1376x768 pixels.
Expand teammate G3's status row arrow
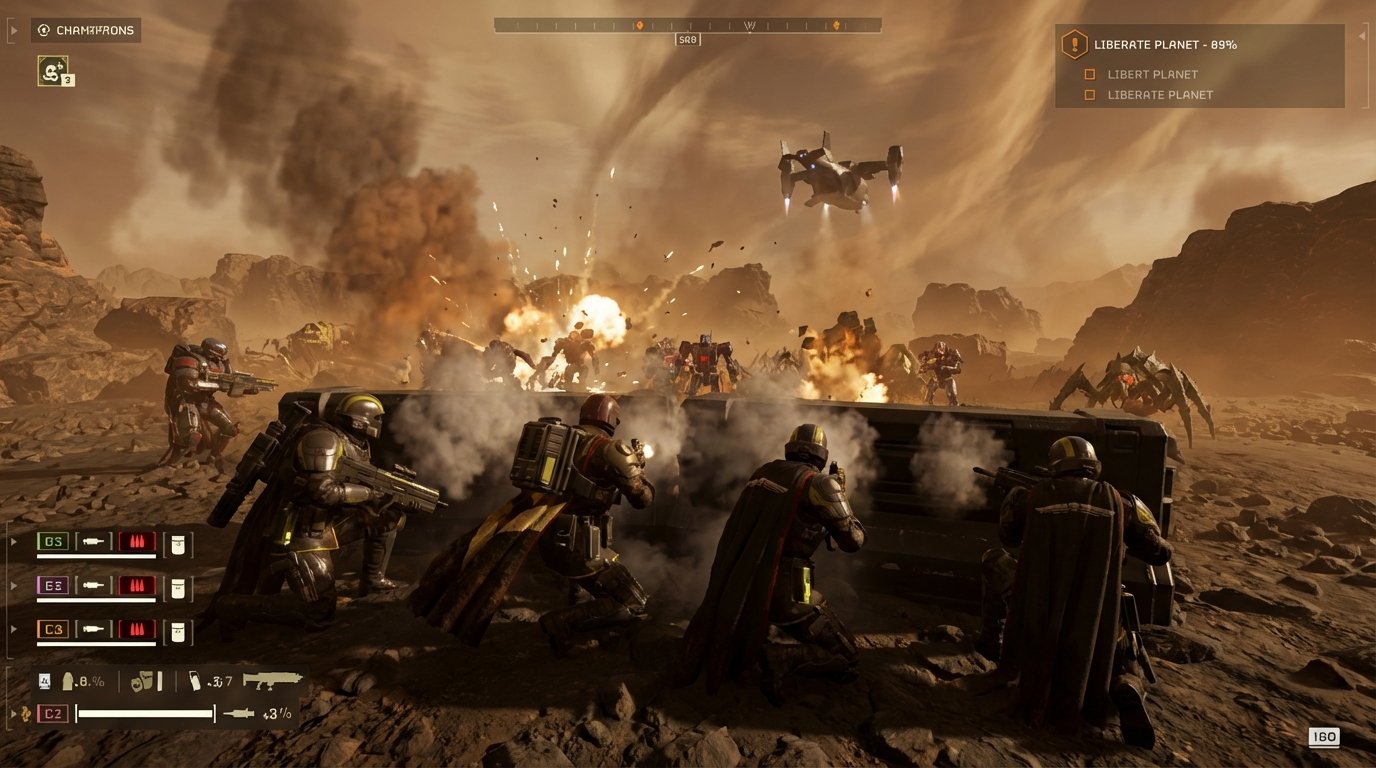(x=13, y=540)
